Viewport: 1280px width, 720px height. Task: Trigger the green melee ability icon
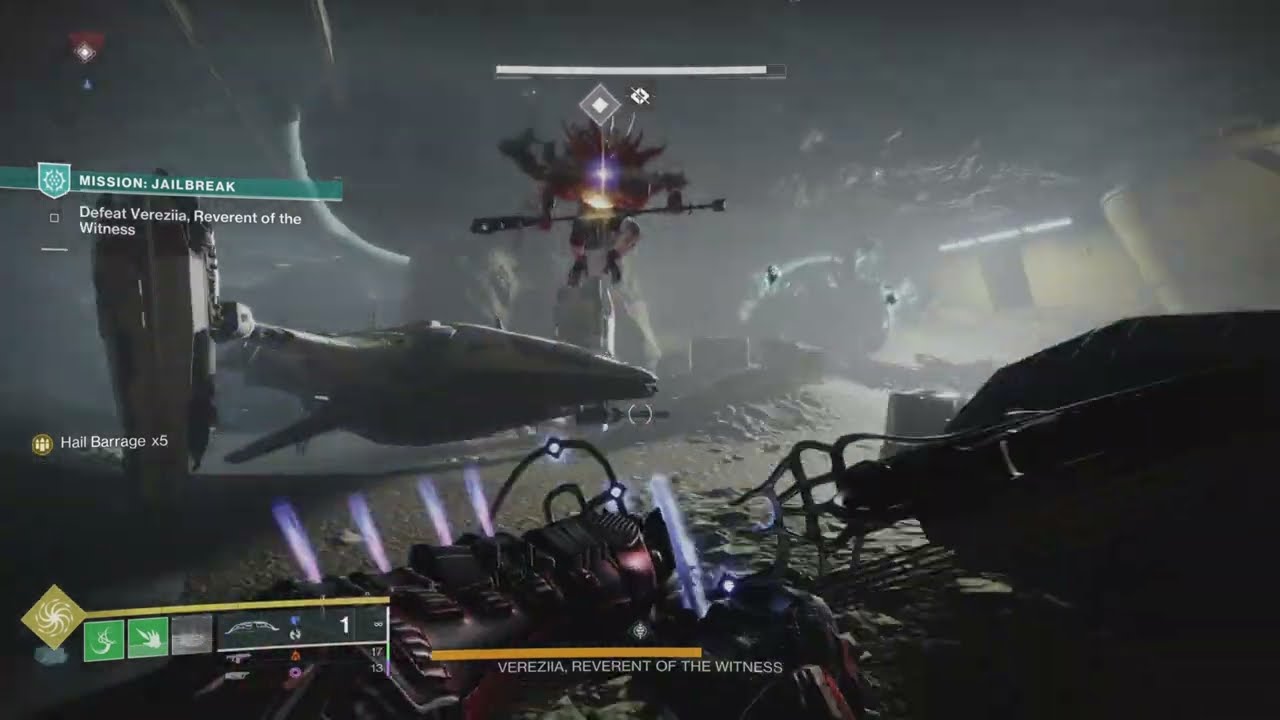click(147, 639)
